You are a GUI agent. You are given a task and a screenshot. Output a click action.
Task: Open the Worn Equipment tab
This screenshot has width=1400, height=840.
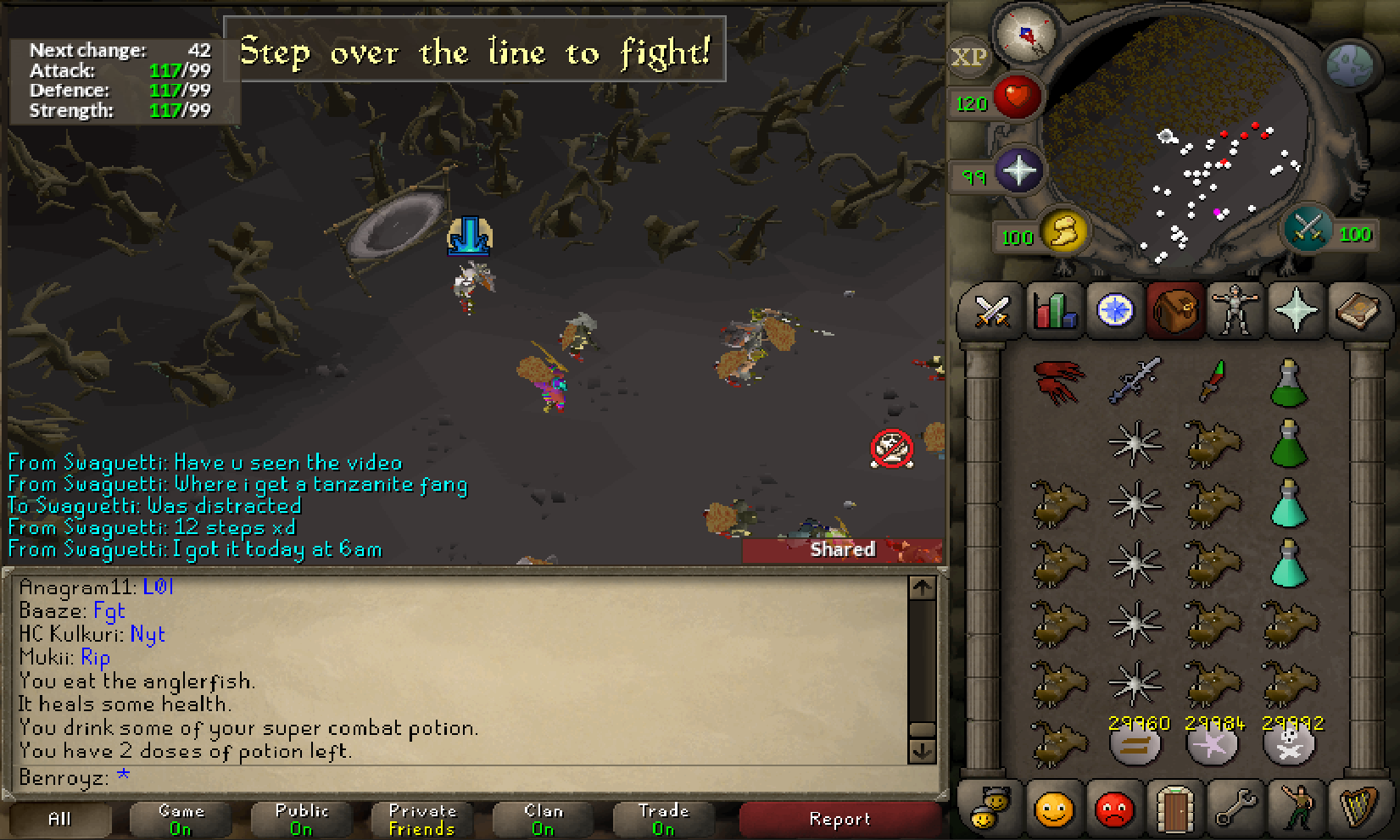(1235, 310)
